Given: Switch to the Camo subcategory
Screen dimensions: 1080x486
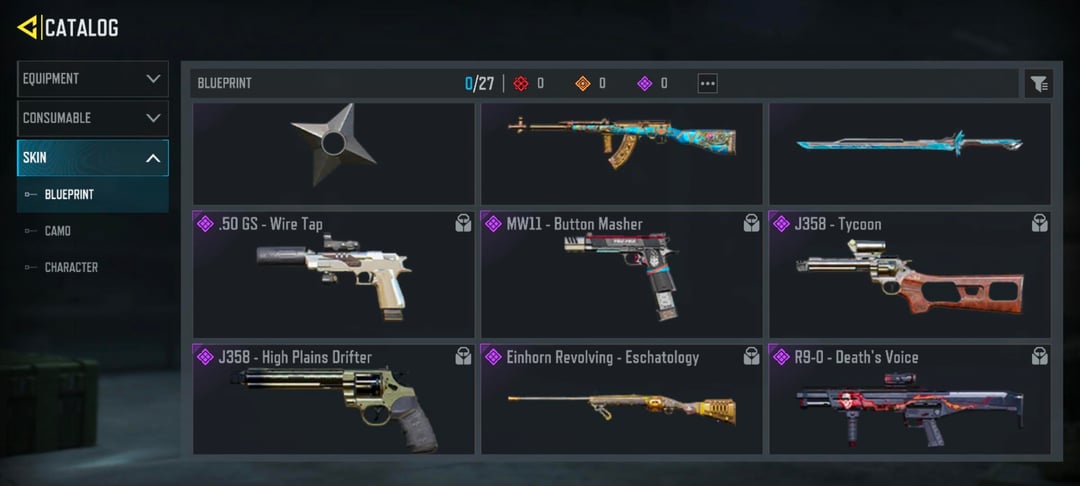Looking at the screenshot, I should [58, 231].
